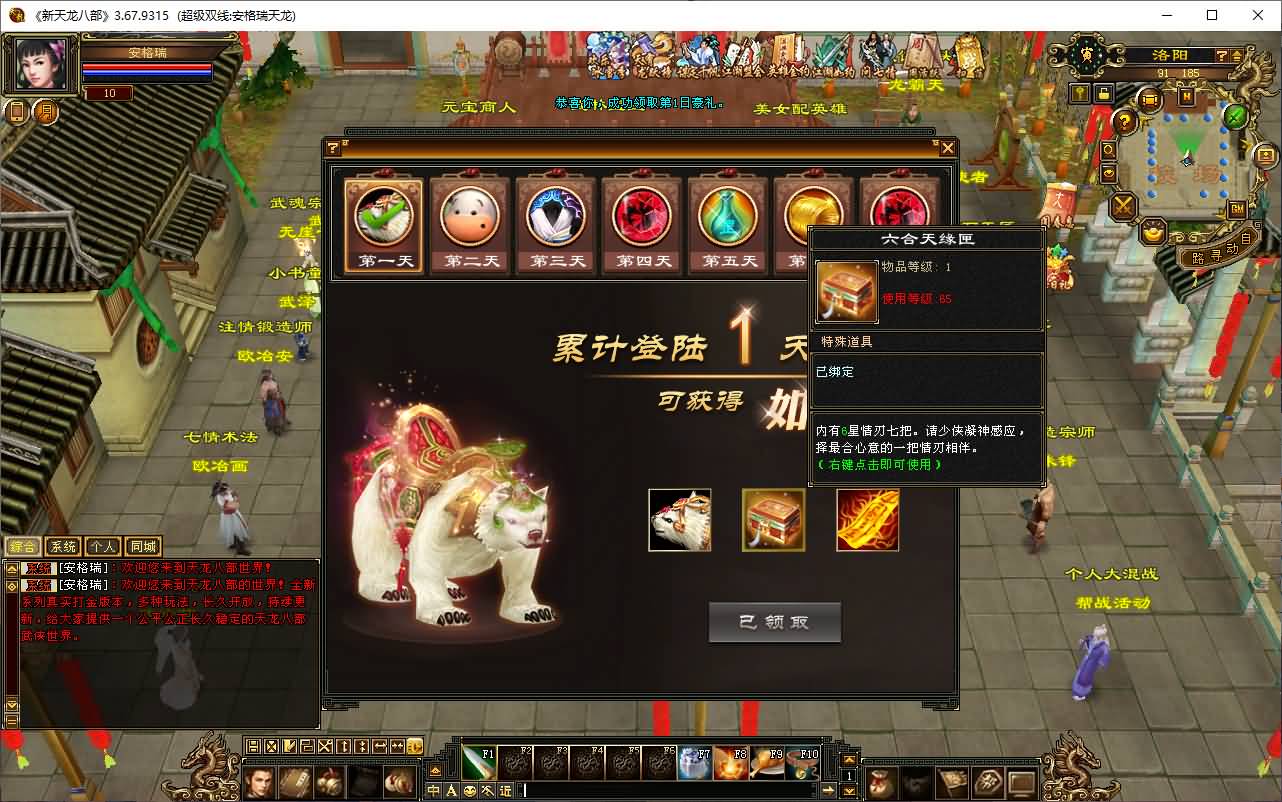Click the GM icon on the minimap
Image resolution: width=1282 pixels, height=802 pixels.
pyautogui.click(x=1236, y=208)
